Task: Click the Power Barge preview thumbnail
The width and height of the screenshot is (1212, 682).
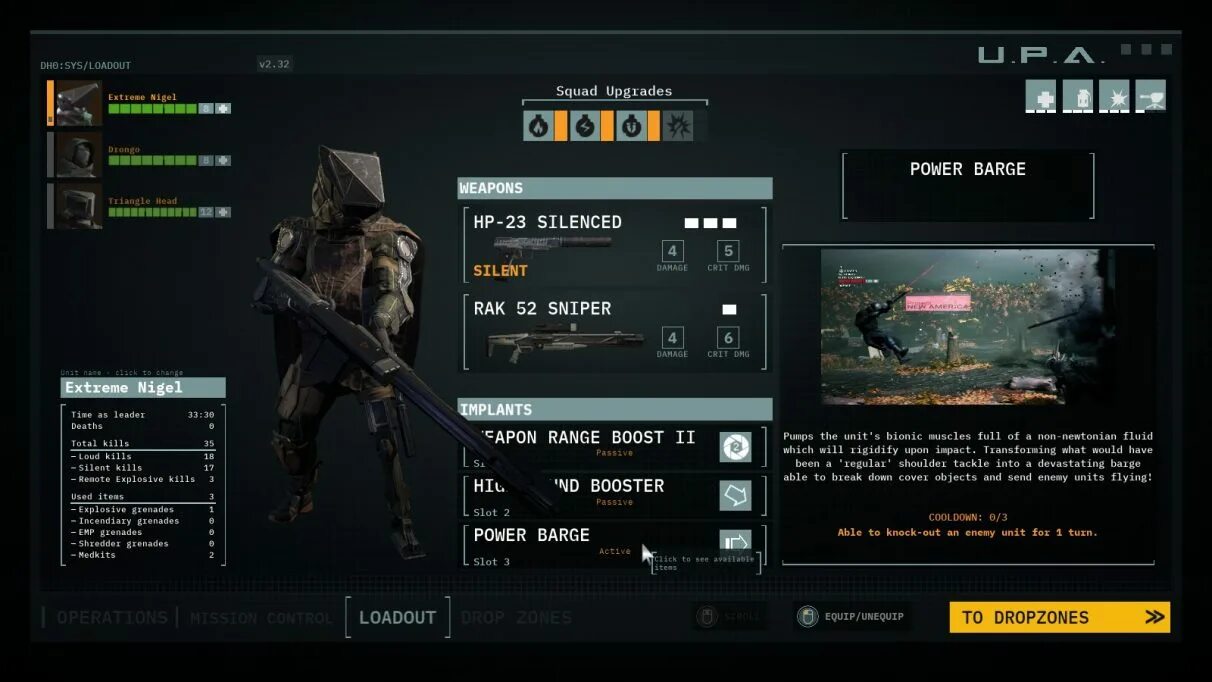Action: 960,326
